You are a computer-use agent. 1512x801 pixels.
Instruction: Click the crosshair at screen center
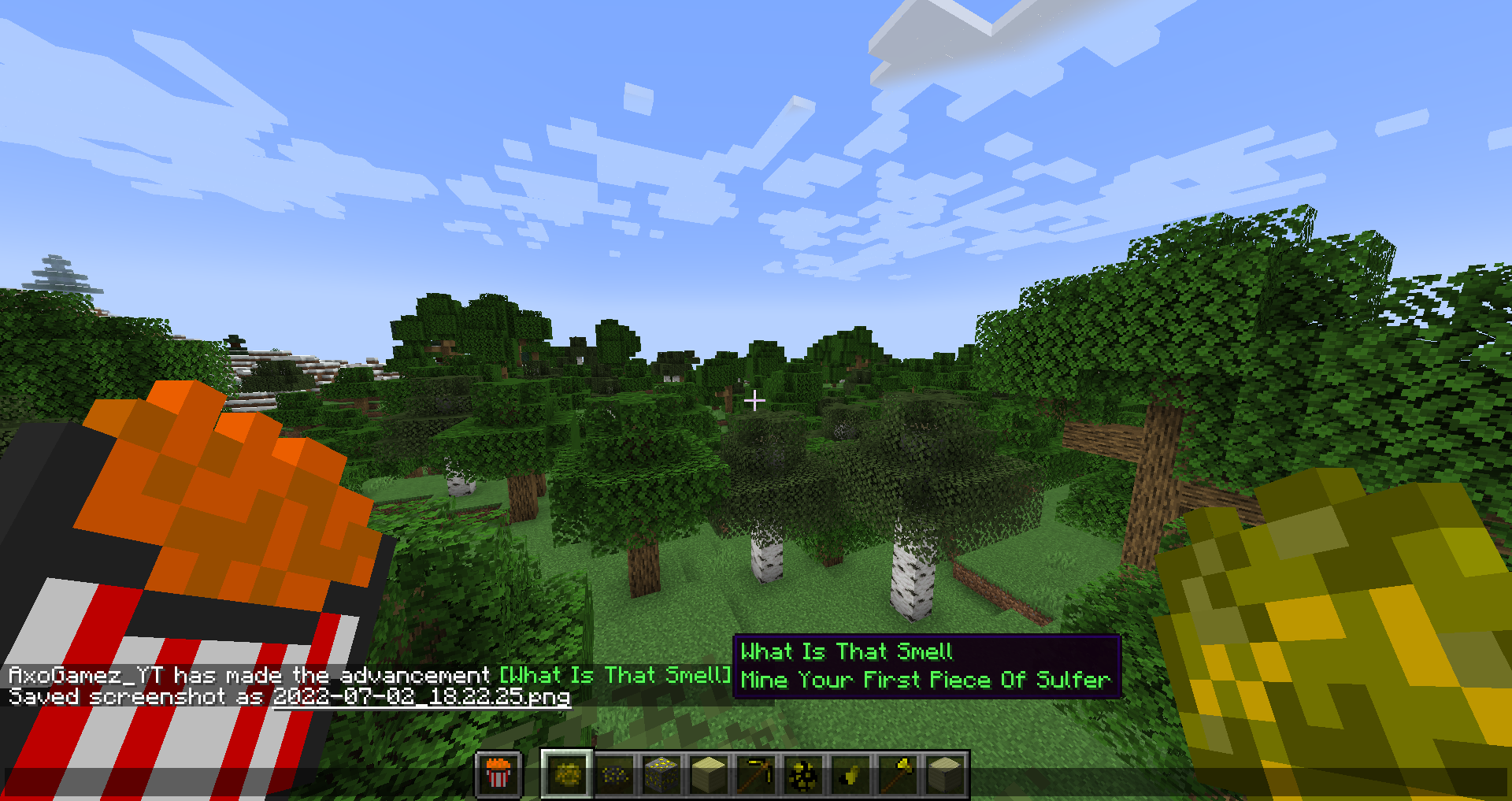coord(755,400)
